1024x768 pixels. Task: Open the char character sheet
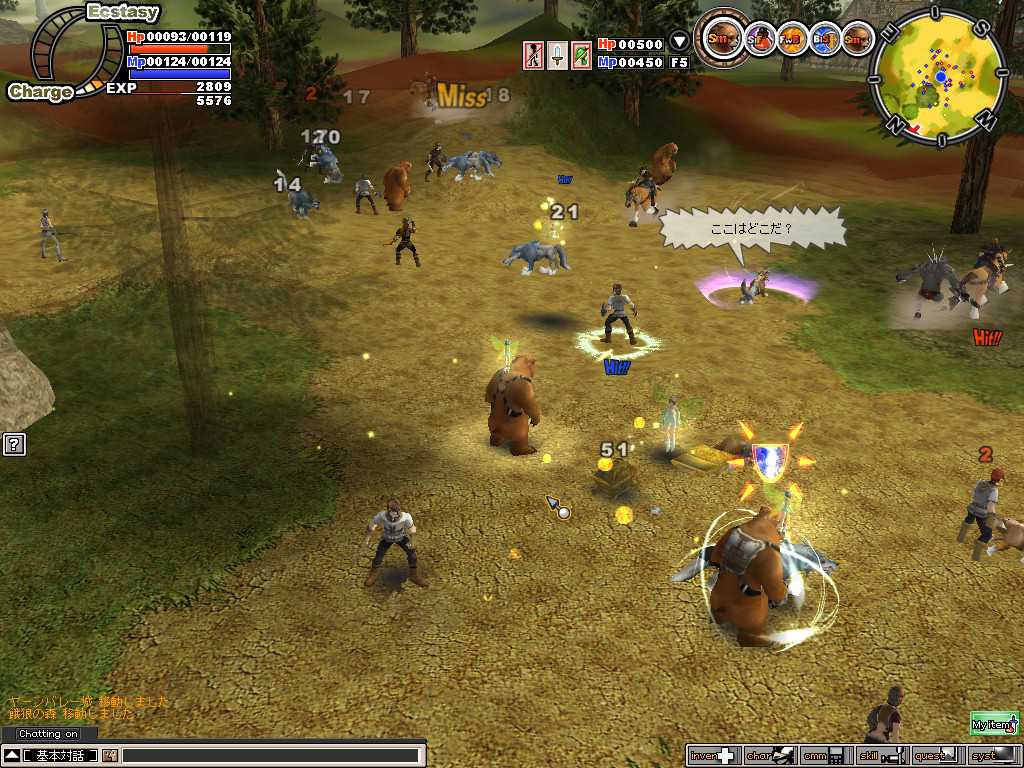pyautogui.click(x=769, y=755)
